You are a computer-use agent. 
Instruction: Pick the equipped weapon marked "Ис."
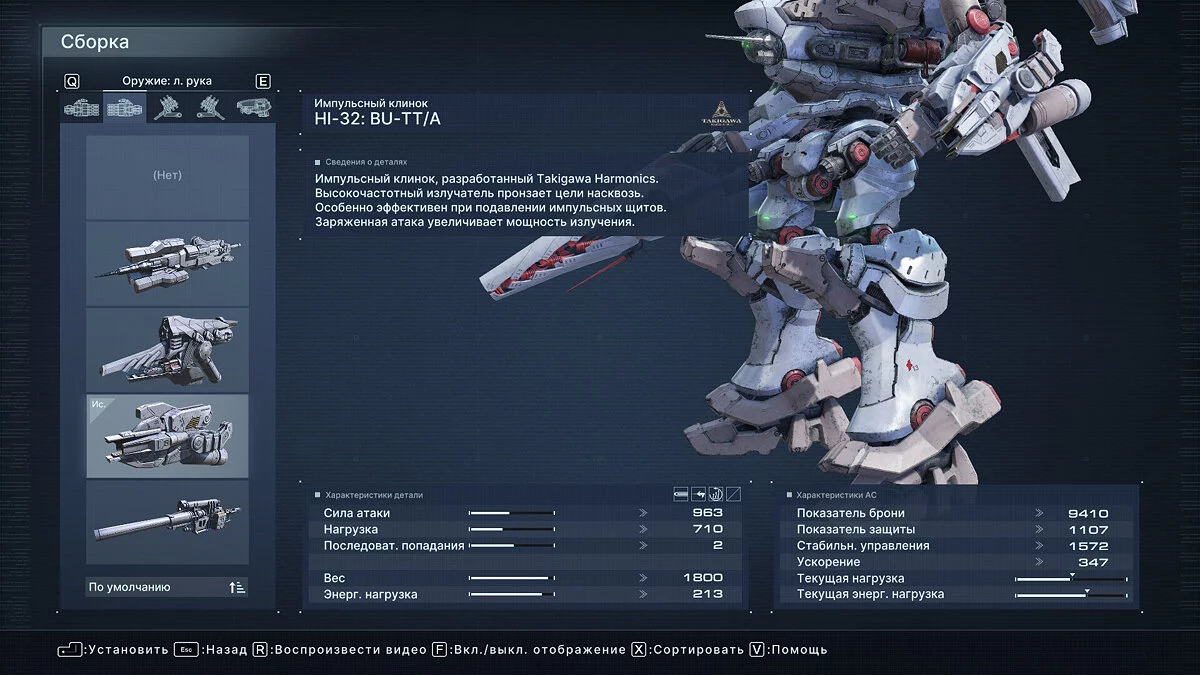pyautogui.click(x=167, y=435)
